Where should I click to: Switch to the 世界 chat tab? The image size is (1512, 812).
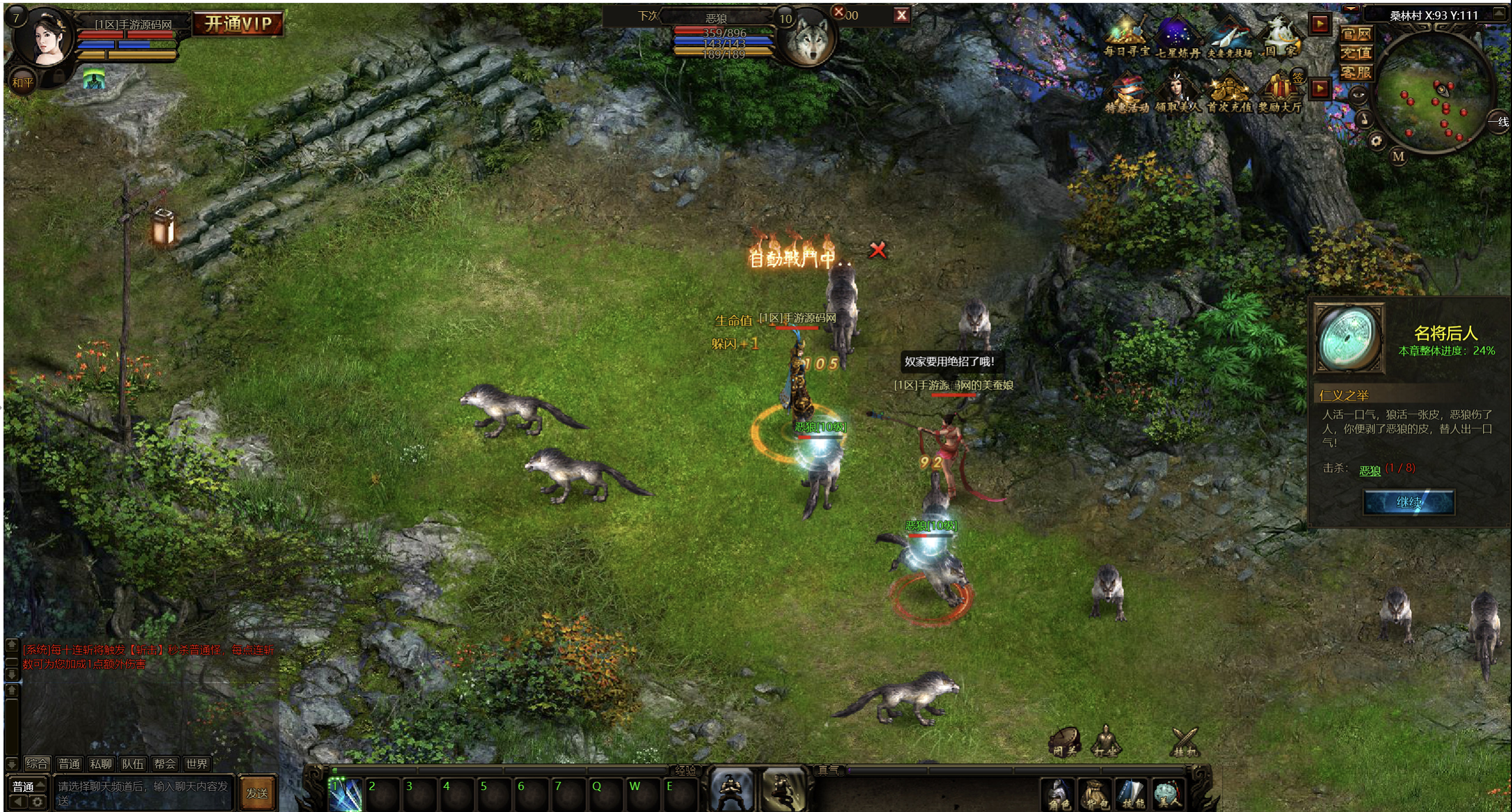click(x=196, y=764)
